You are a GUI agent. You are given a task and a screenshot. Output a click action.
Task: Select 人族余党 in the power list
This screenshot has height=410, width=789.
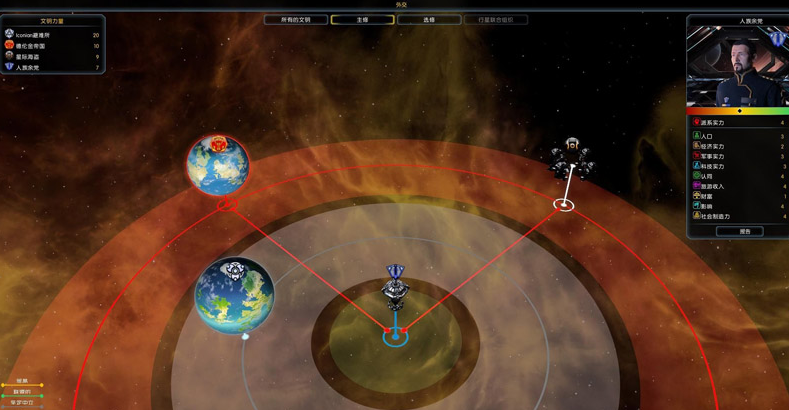[28, 68]
